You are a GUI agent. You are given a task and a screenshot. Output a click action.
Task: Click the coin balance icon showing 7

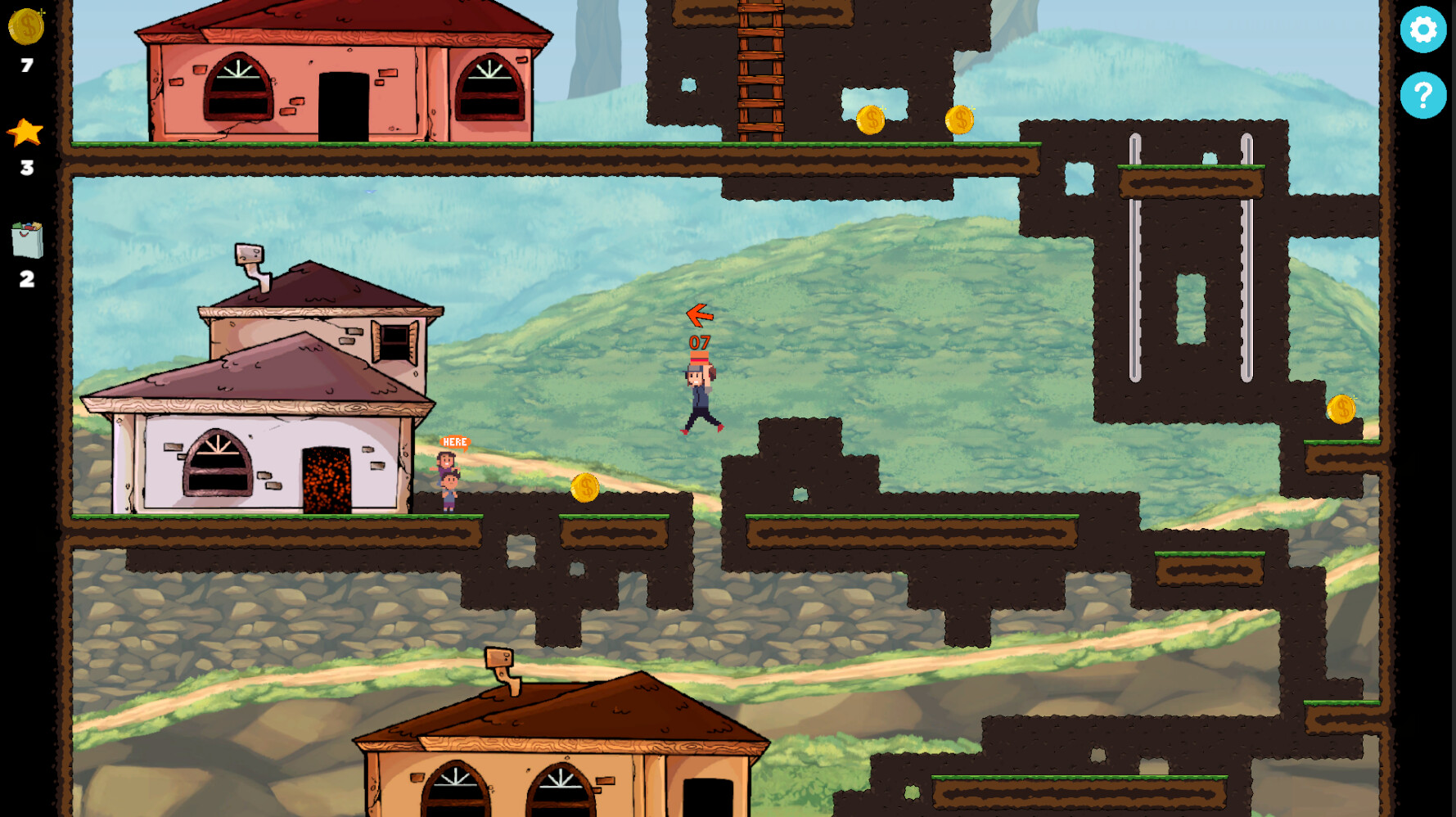(25, 26)
